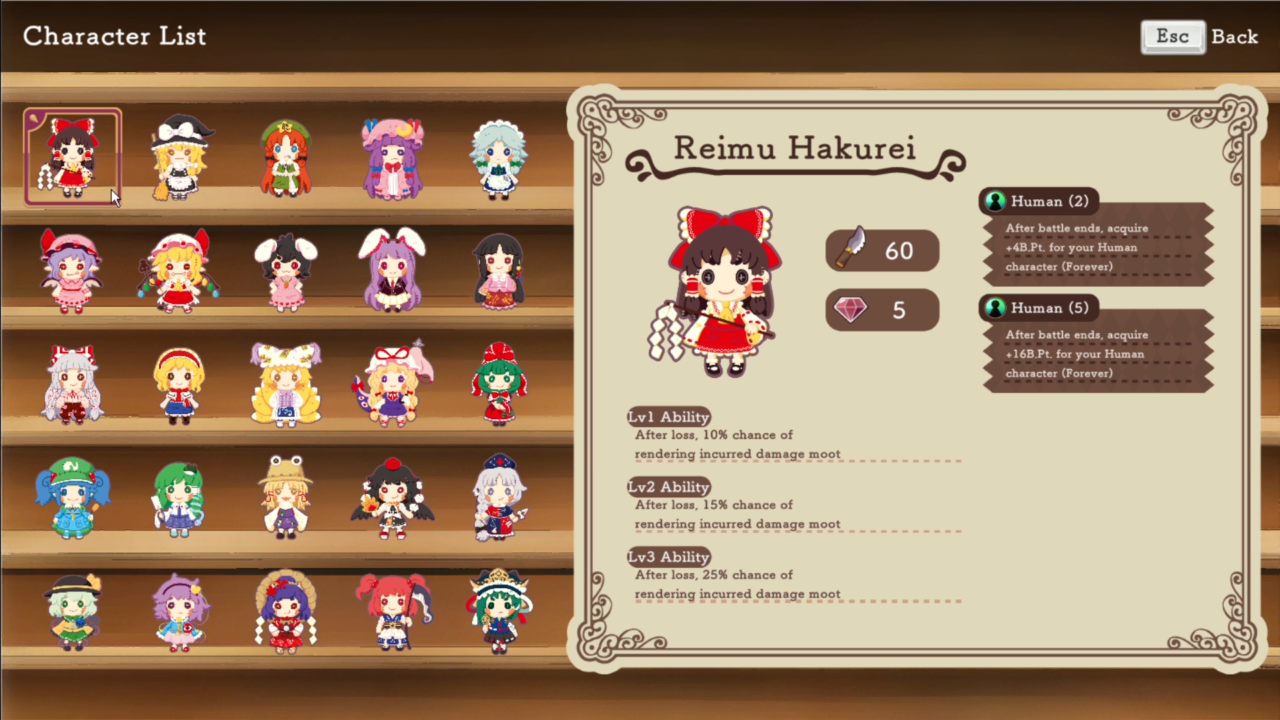Select Marisa's witch doll
This screenshot has height=720, width=1280.
(x=180, y=158)
